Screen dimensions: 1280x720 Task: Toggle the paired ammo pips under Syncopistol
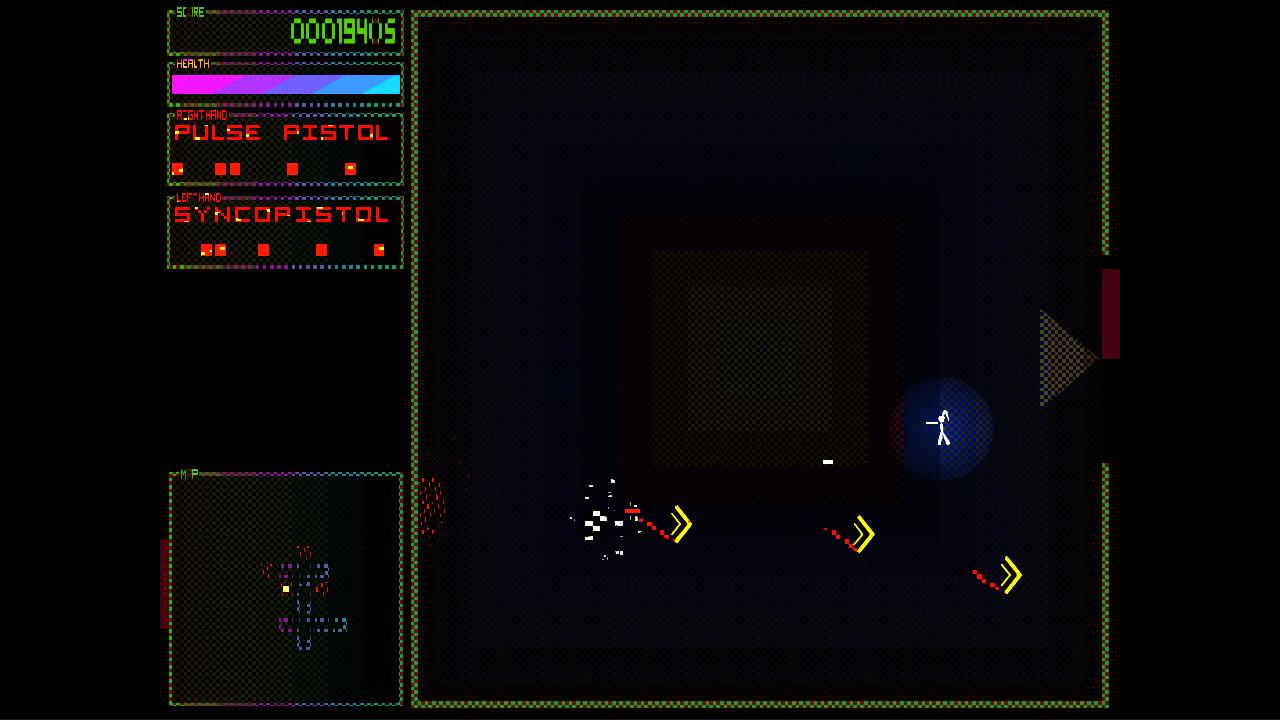tap(213, 250)
